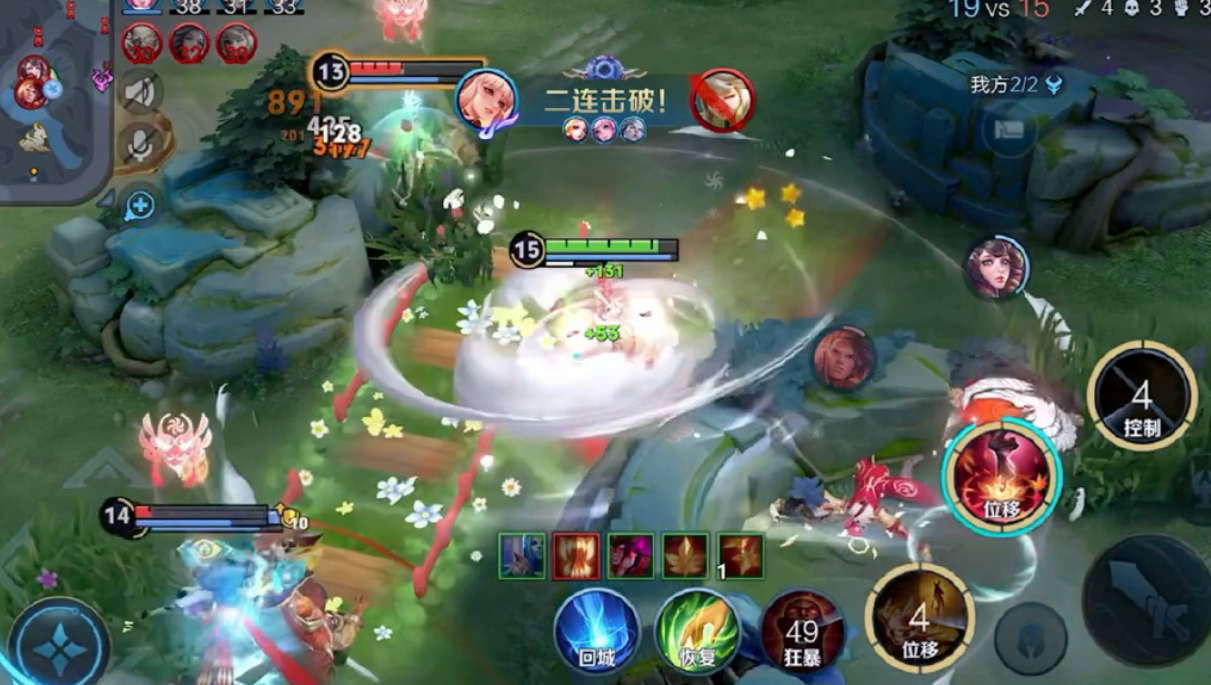Screen dimensions: 1211x685
Task: Tap the movement joystick with star emblem
Action: click(60, 645)
